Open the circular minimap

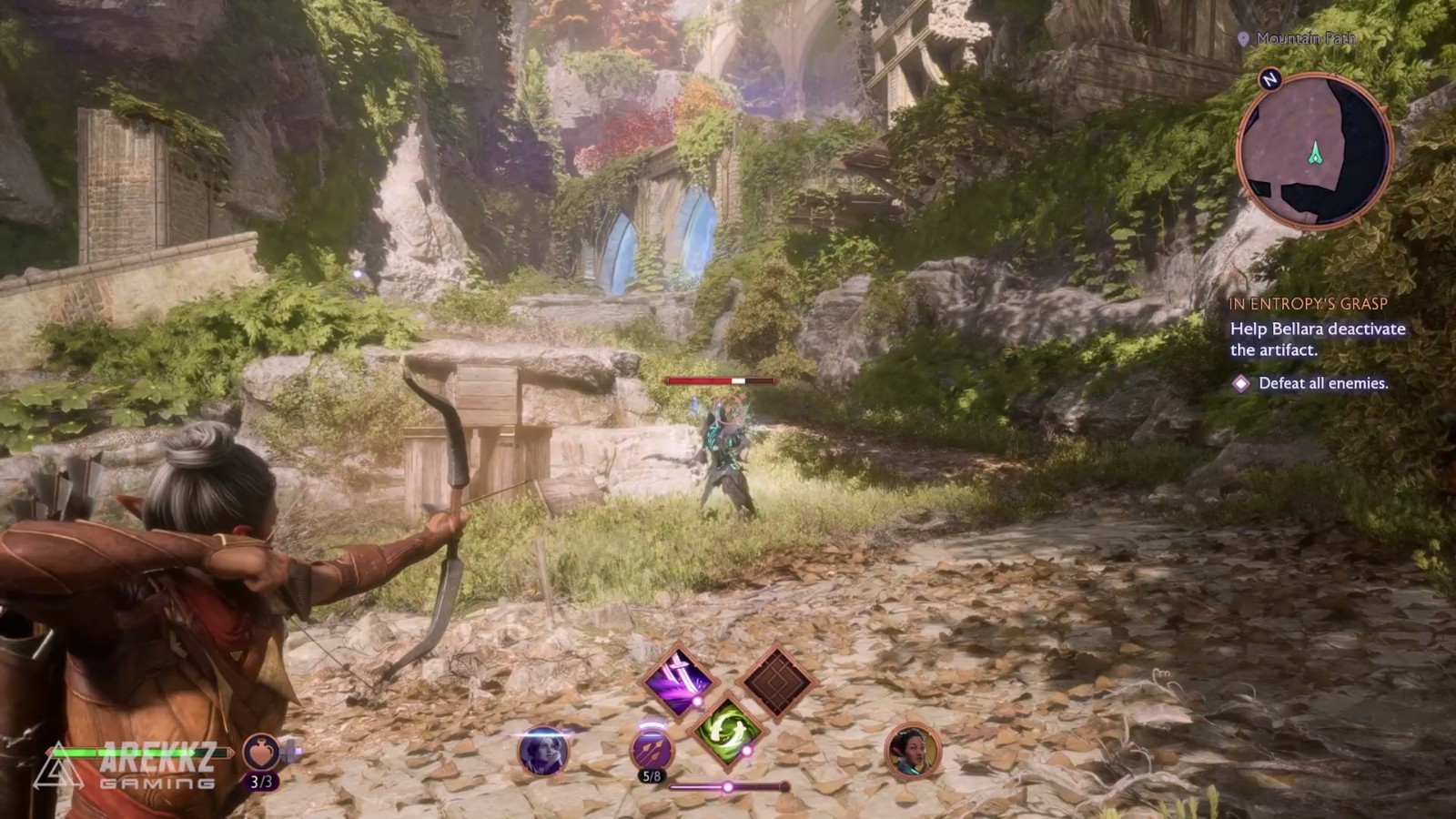1314,150
